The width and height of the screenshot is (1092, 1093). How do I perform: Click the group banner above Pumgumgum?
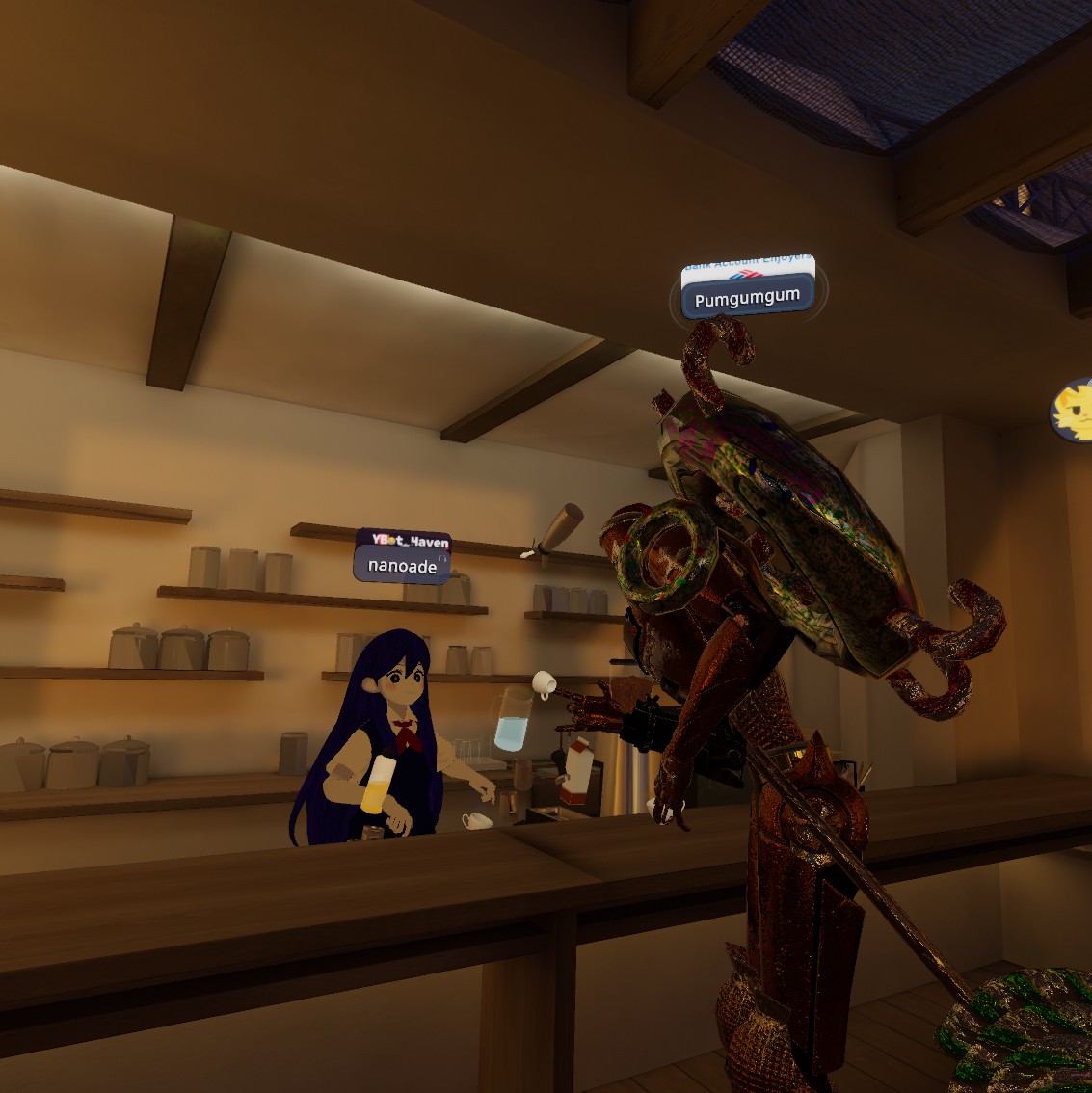coord(748,269)
